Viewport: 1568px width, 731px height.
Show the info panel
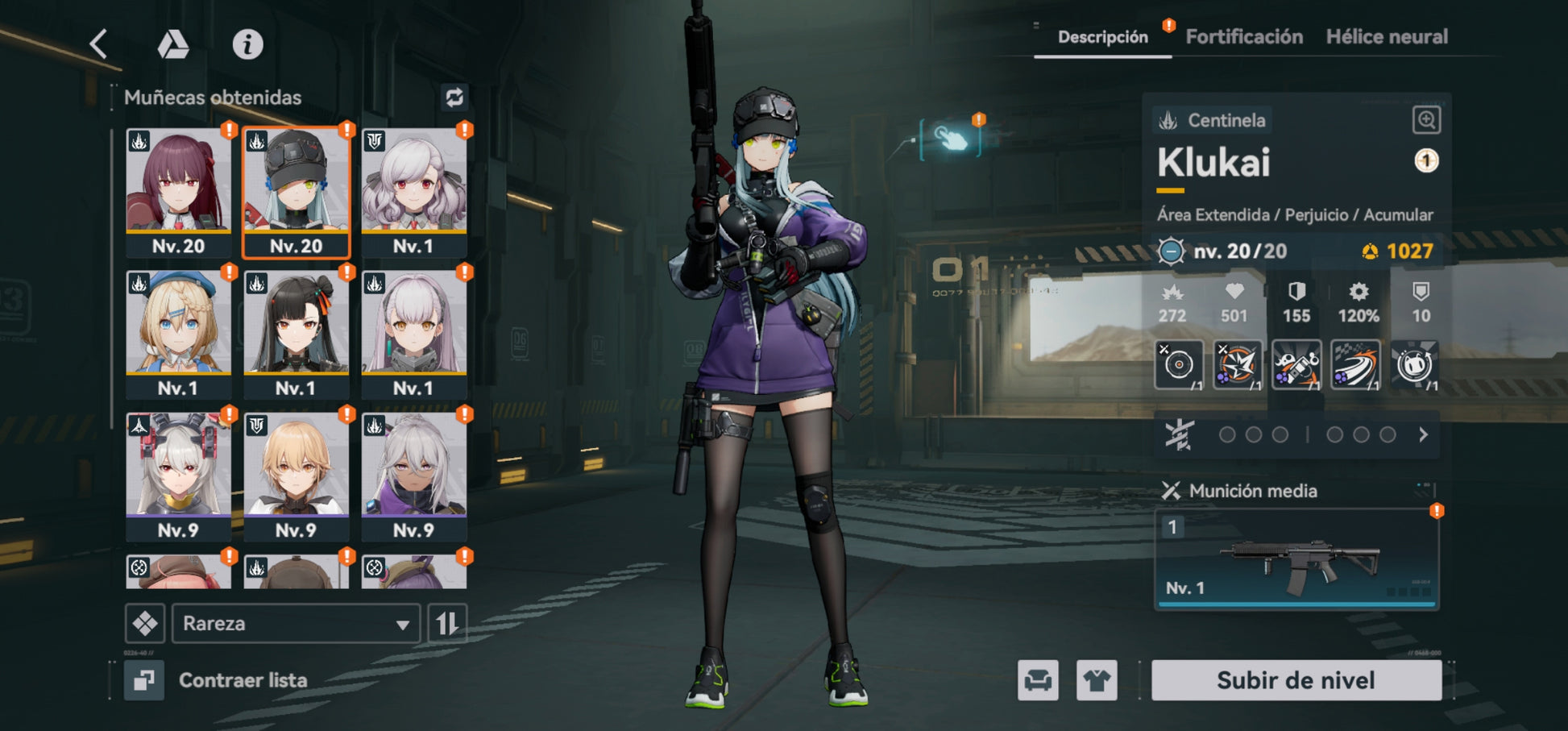(x=247, y=44)
